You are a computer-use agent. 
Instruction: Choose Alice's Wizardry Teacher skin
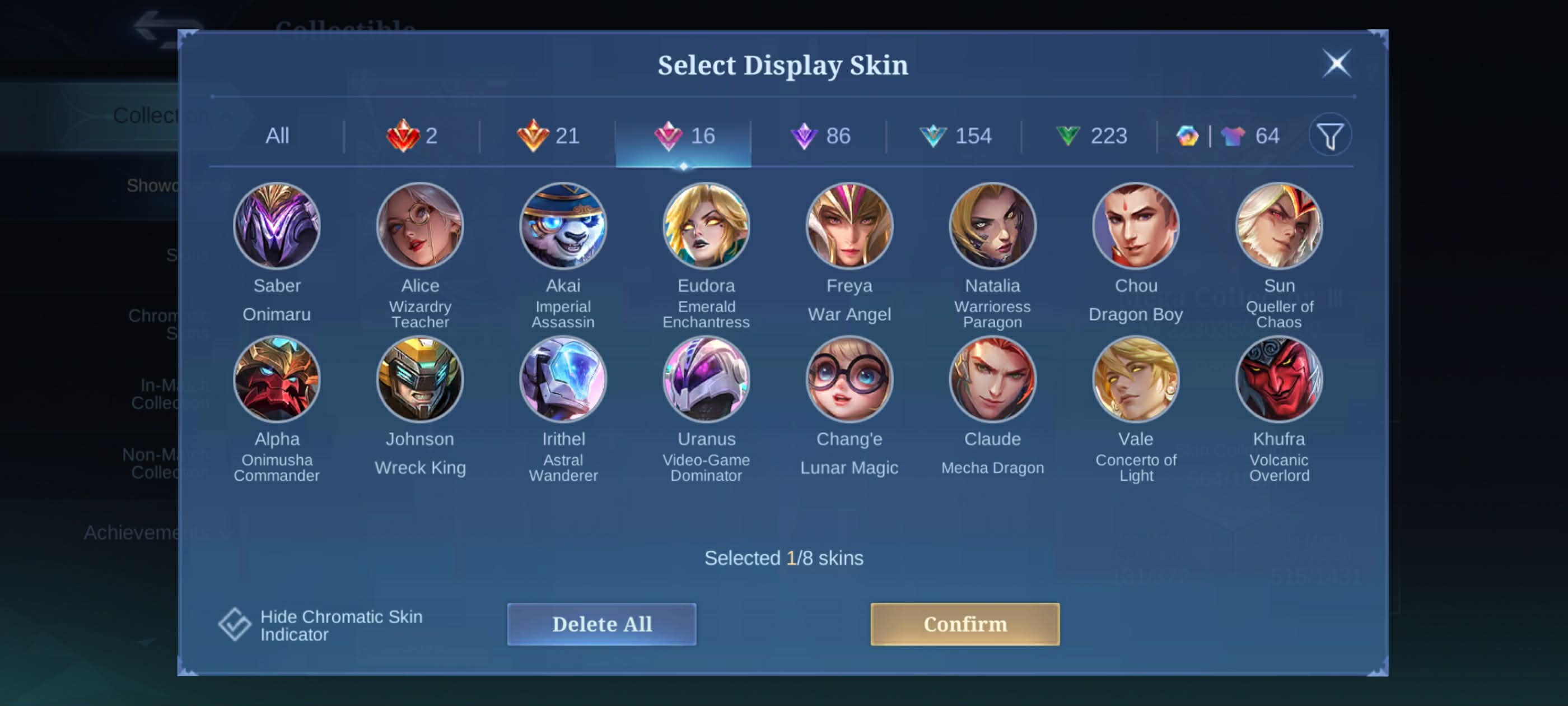point(420,226)
